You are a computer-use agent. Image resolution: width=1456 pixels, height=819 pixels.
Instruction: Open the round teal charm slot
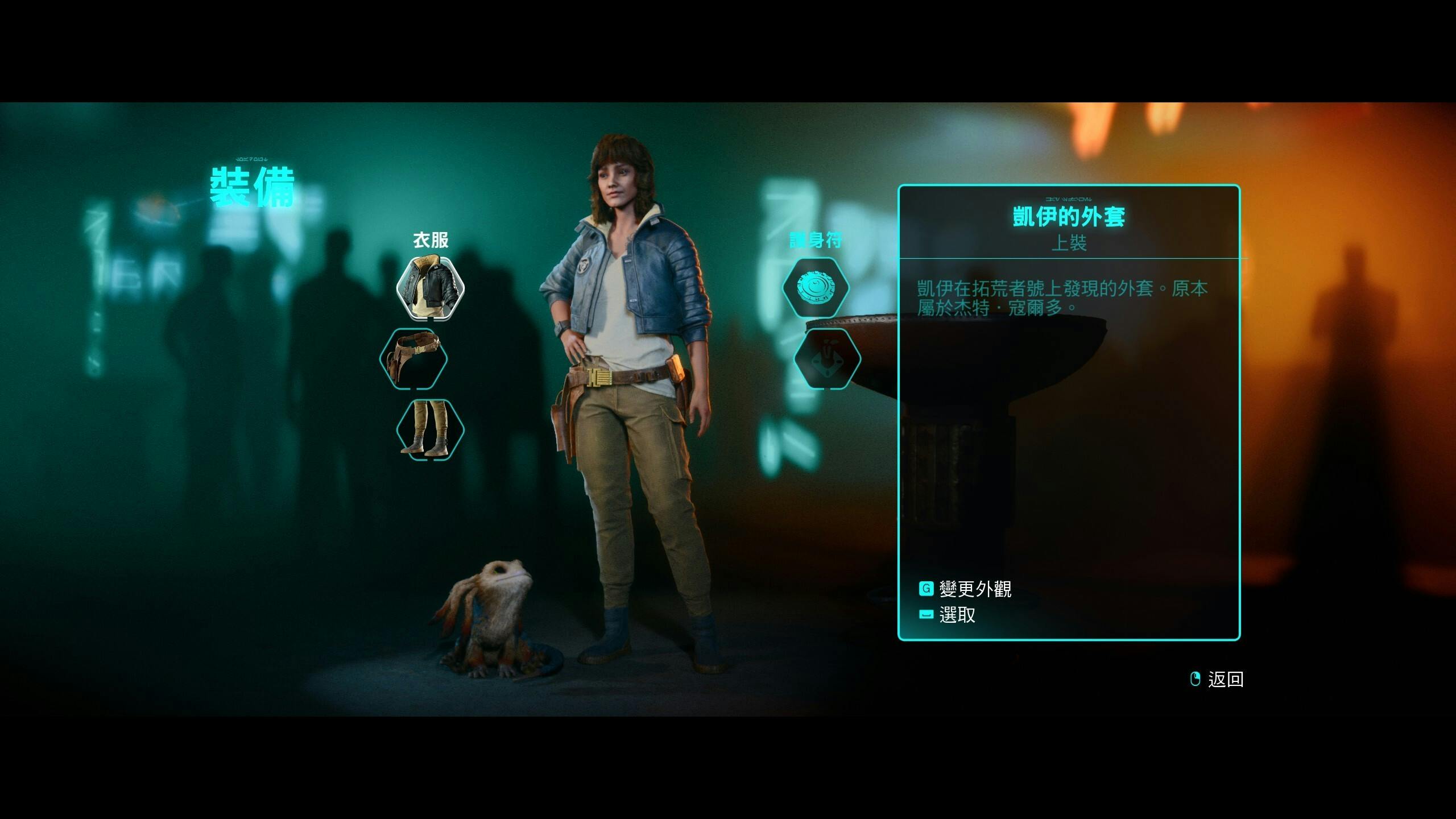click(816, 288)
